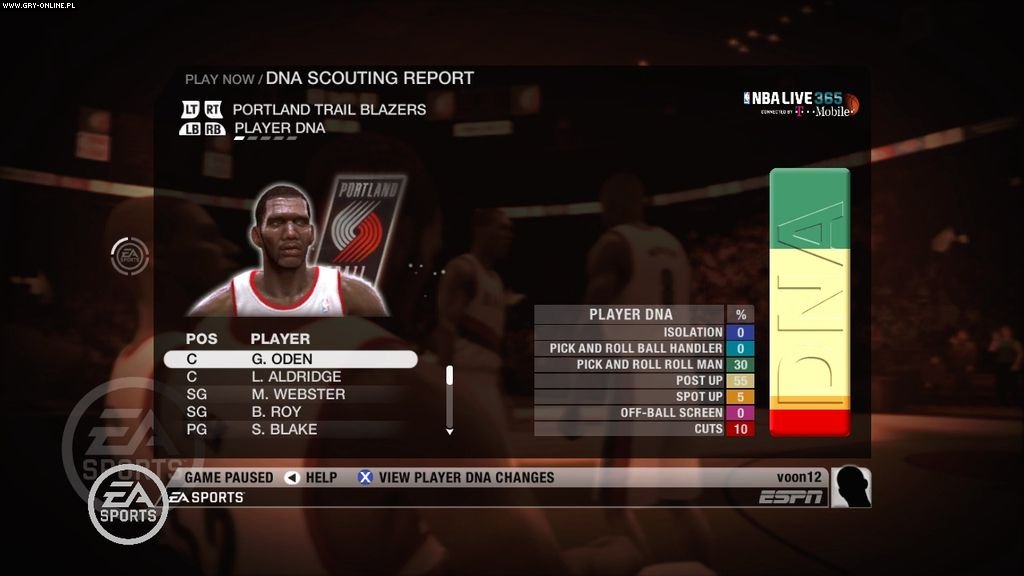Image resolution: width=1024 pixels, height=576 pixels.
Task: Select the Spot Up DNA row
Action: coord(644,397)
